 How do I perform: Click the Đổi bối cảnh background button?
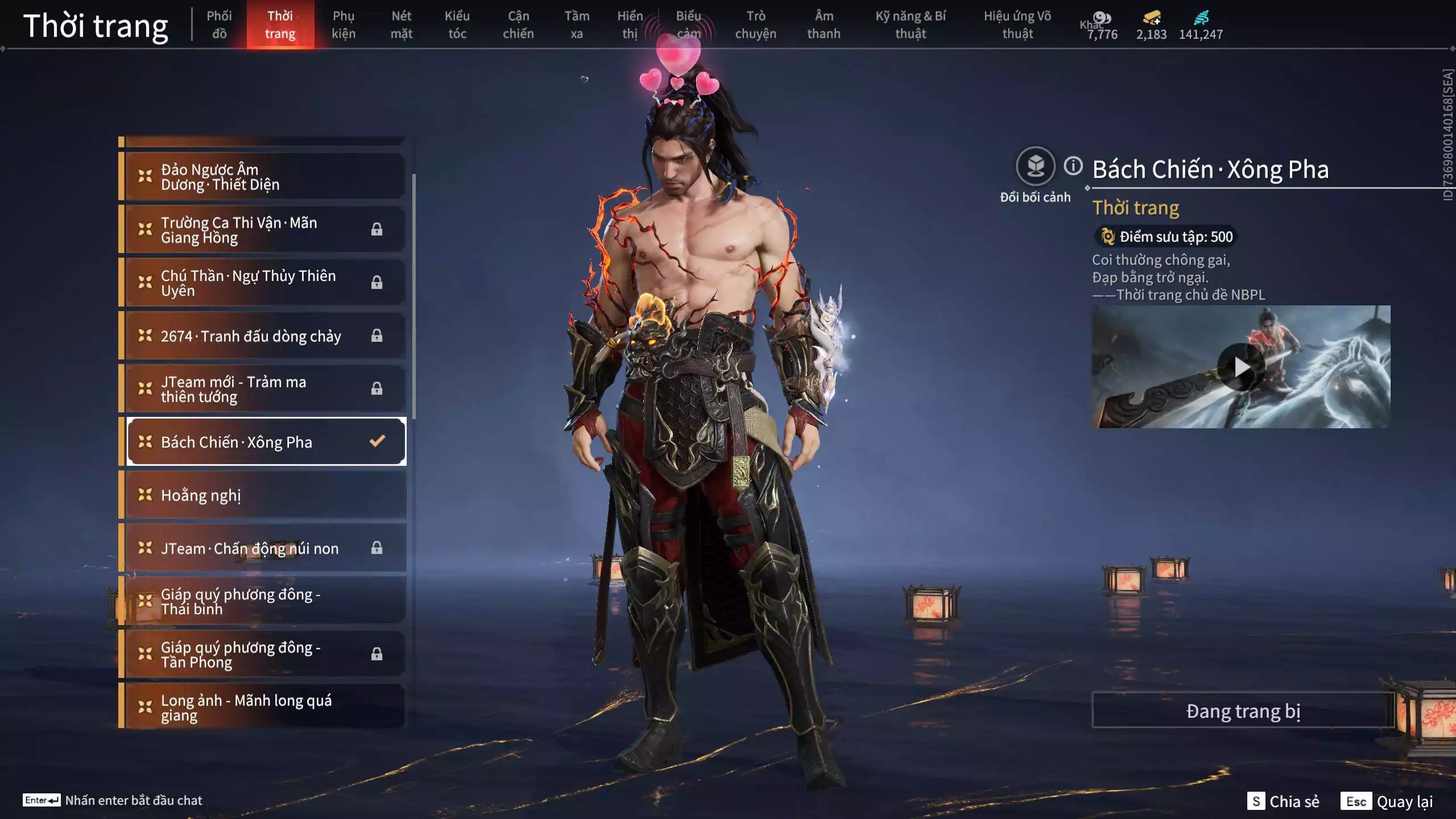point(1035,167)
